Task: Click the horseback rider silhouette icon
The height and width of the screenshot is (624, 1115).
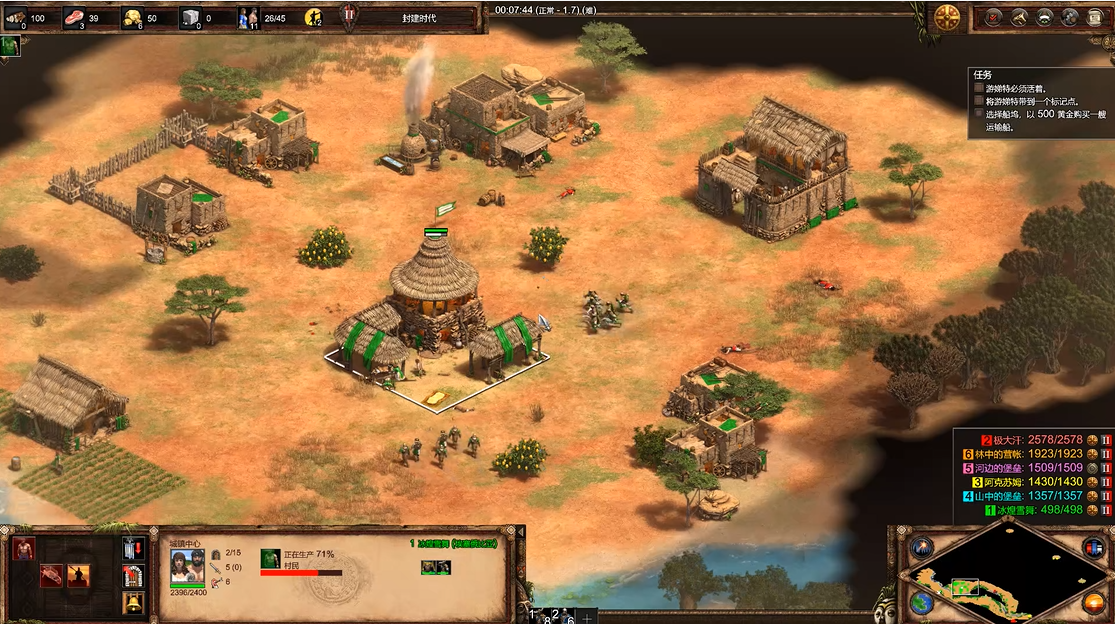Action: tap(78, 575)
